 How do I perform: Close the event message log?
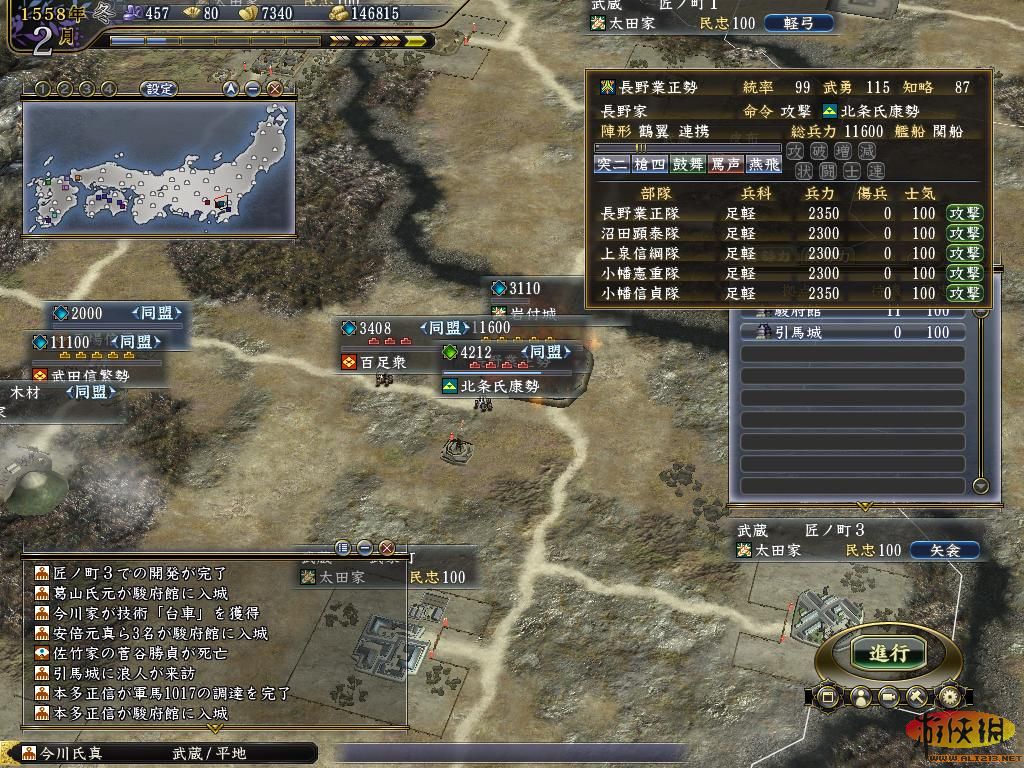(x=387, y=548)
